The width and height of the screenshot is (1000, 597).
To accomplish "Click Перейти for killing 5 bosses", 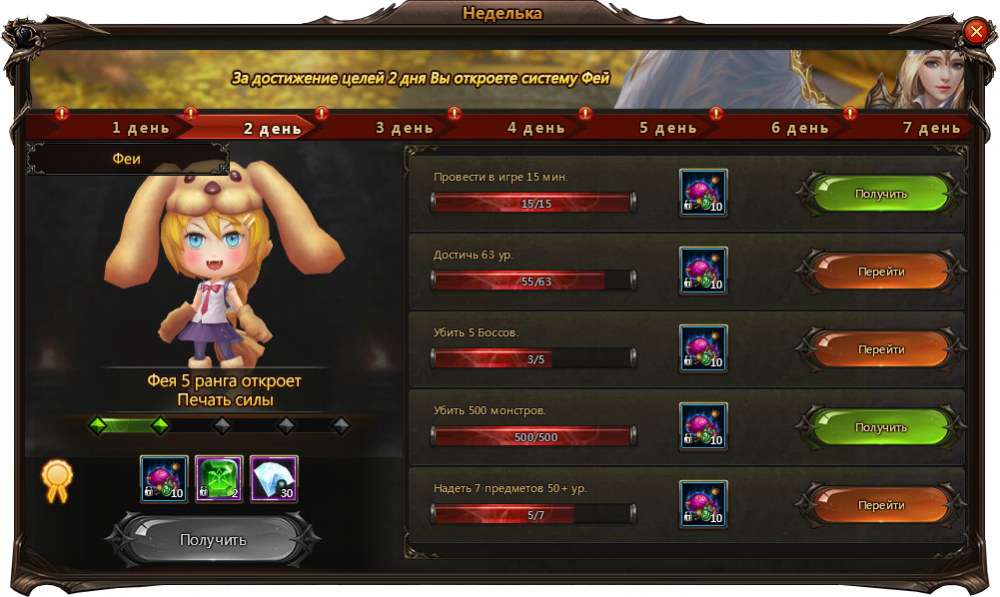I will click(881, 350).
